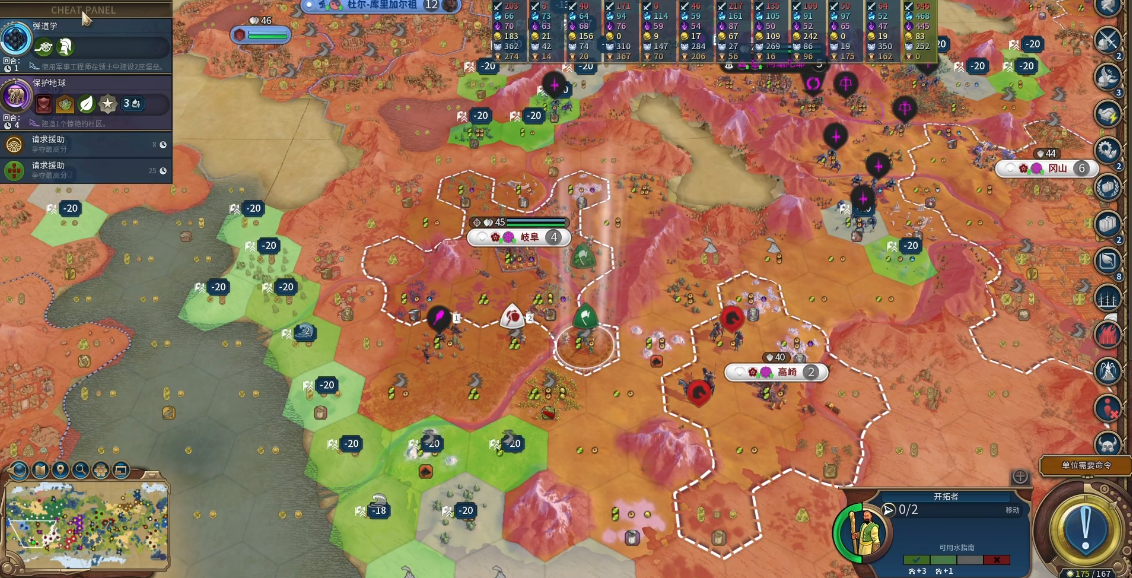This screenshot has width=1132, height=578.
Task: Select the Takasaki city banner
Action: point(777,372)
